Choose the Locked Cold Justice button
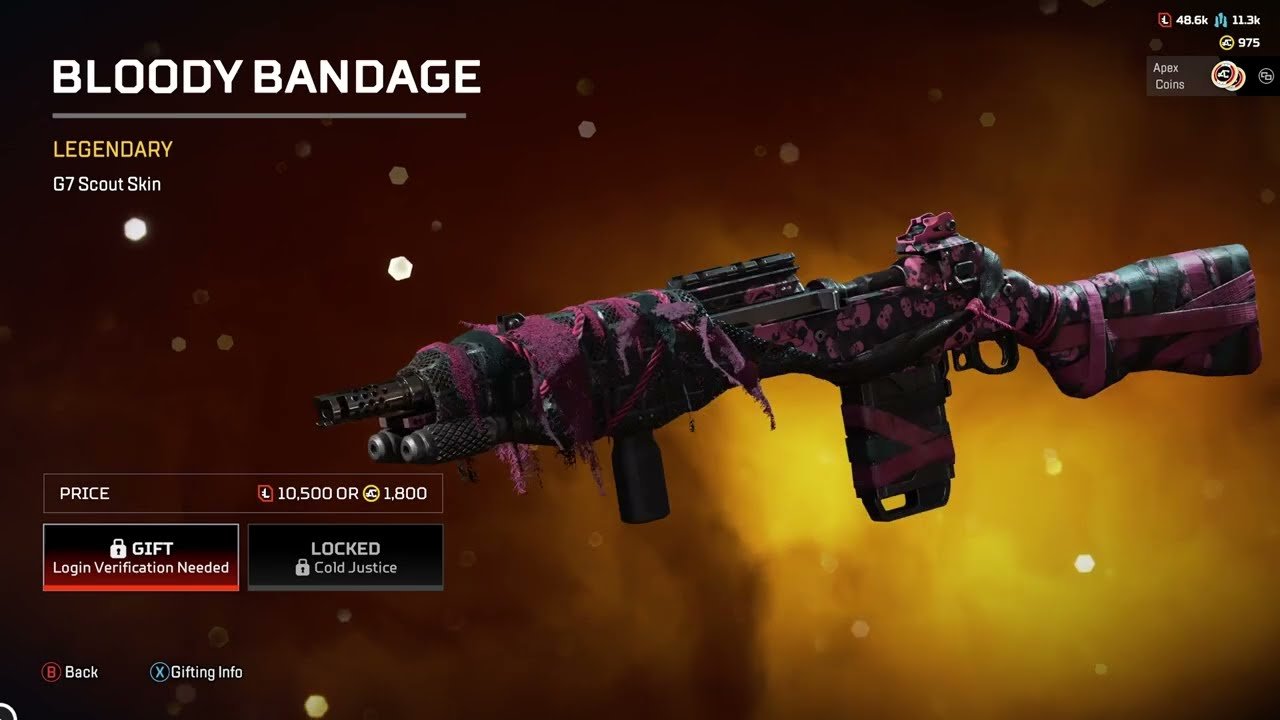This screenshot has height=720, width=1280. pos(345,557)
